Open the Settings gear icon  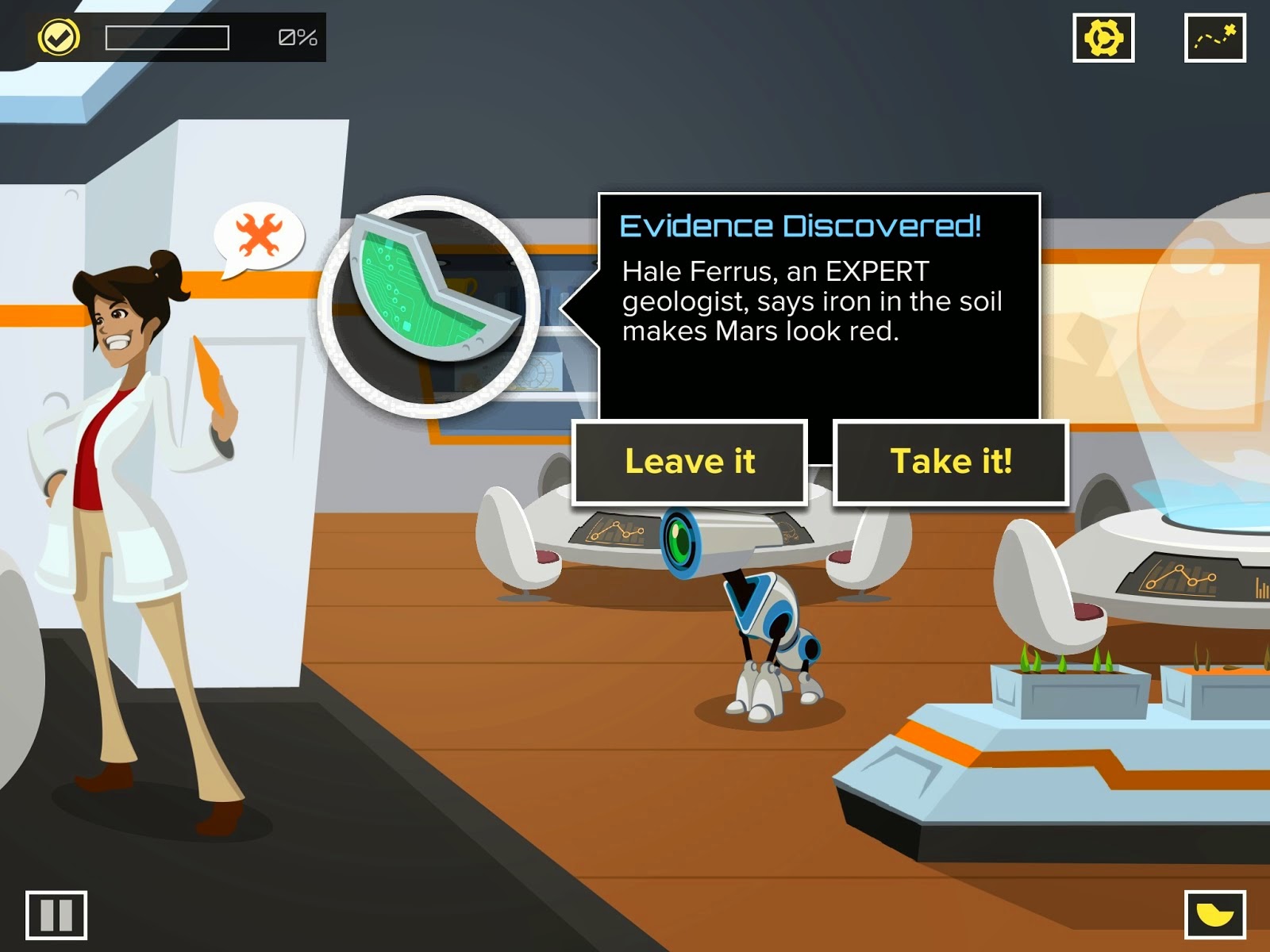tap(1103, 36)
